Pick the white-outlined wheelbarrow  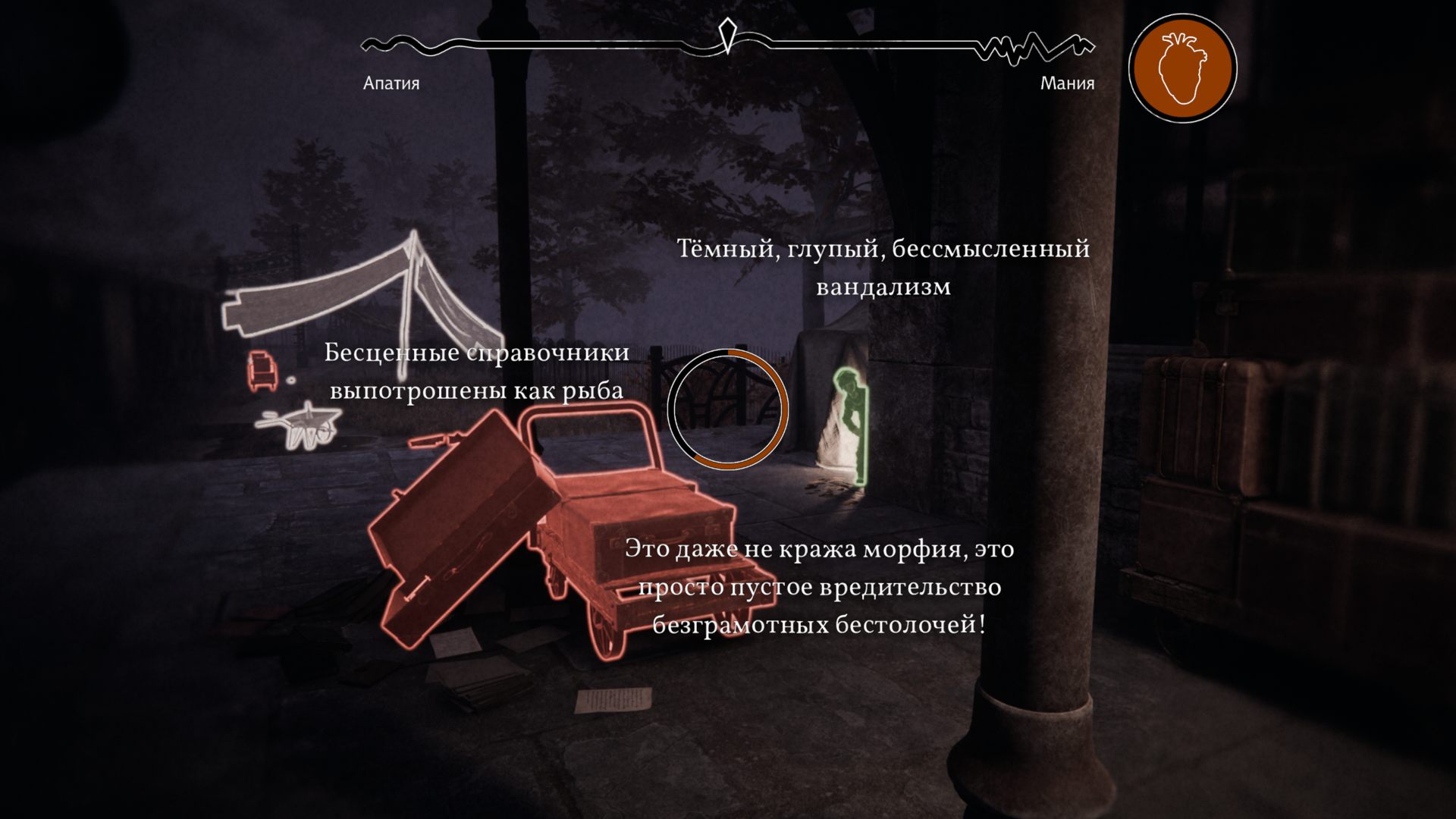(301, 427)
